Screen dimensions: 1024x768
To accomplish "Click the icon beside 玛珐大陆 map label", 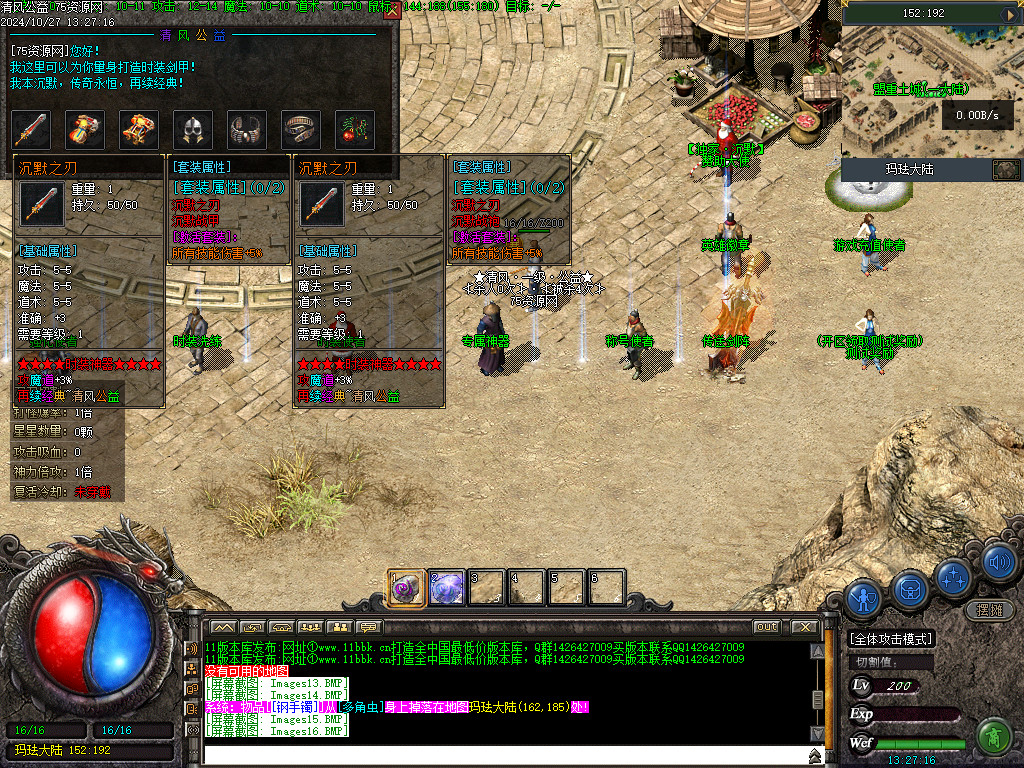I will (x=1005, y=170).
